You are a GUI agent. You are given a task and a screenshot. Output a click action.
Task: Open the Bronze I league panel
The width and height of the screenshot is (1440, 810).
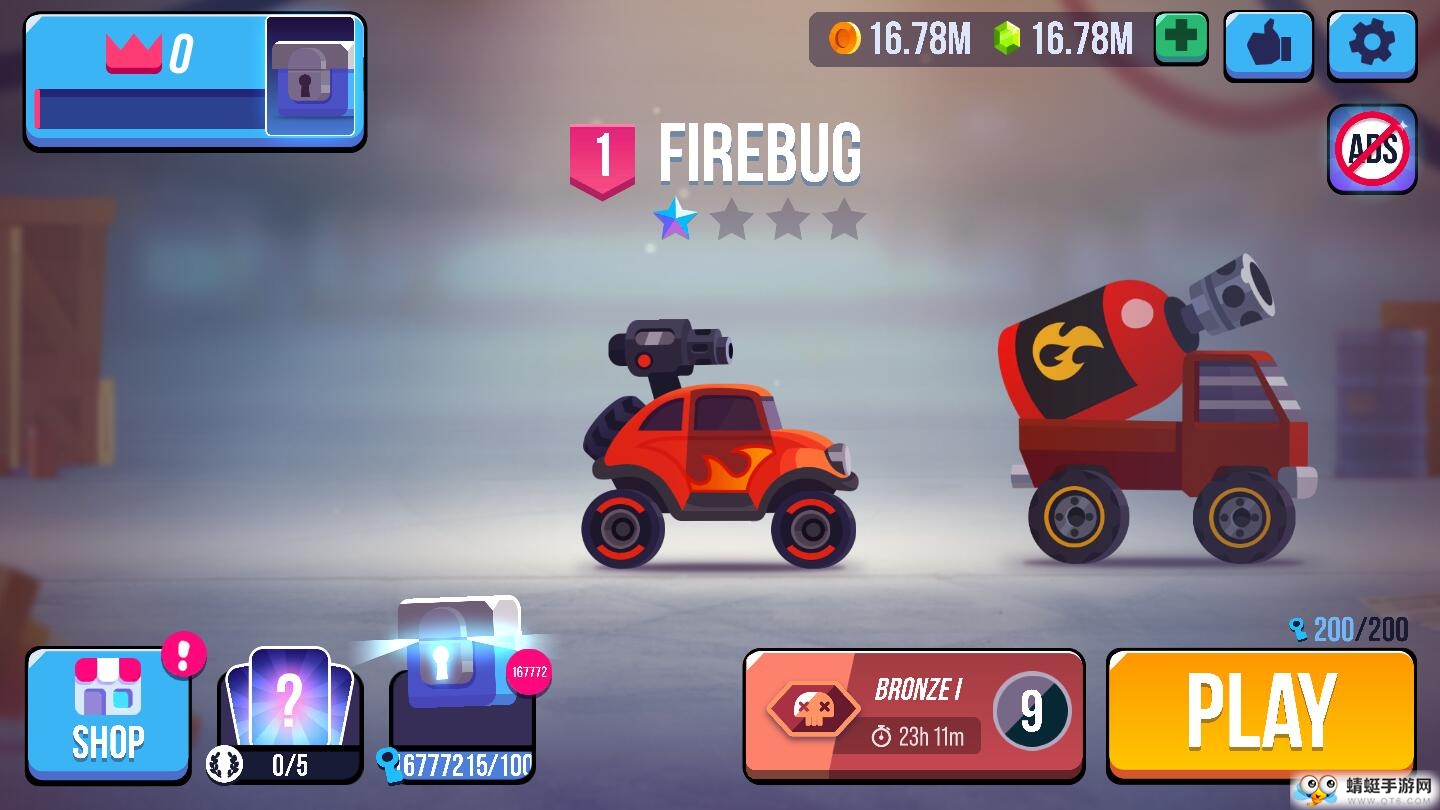tap(914, 713)
